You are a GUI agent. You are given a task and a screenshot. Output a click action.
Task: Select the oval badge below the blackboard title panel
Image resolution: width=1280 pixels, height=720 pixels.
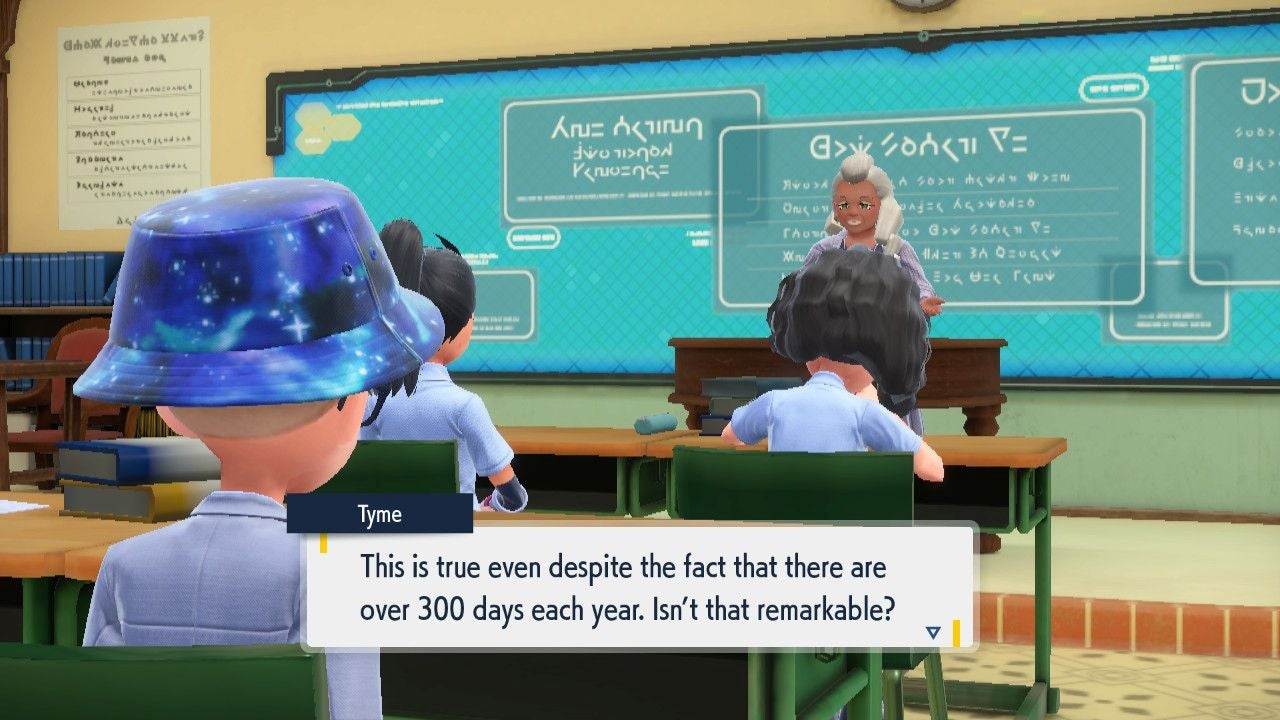pos(535,238)
